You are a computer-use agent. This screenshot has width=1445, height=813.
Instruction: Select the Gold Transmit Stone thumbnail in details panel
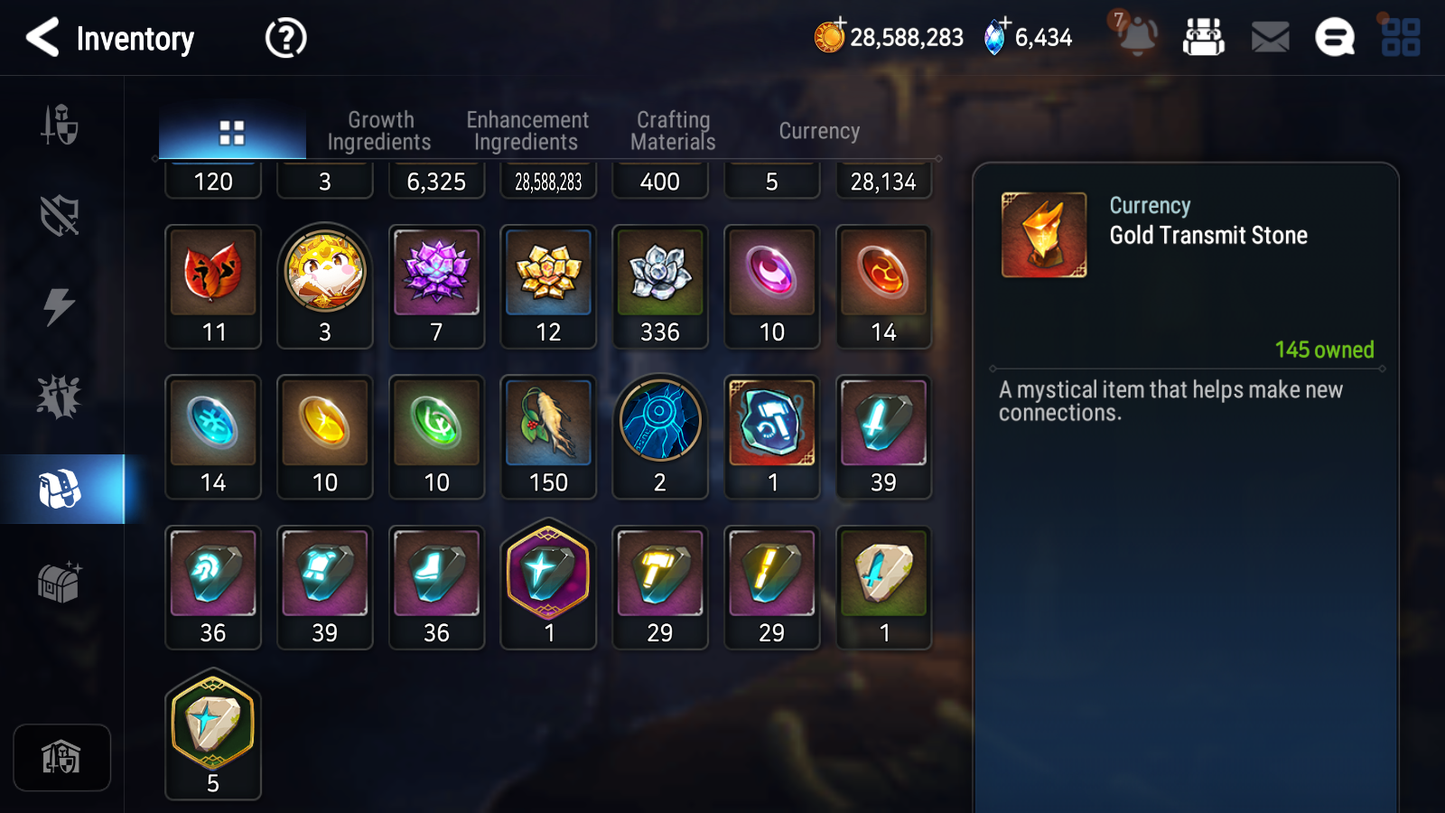pyautogui.click(x=1043, y=234)
